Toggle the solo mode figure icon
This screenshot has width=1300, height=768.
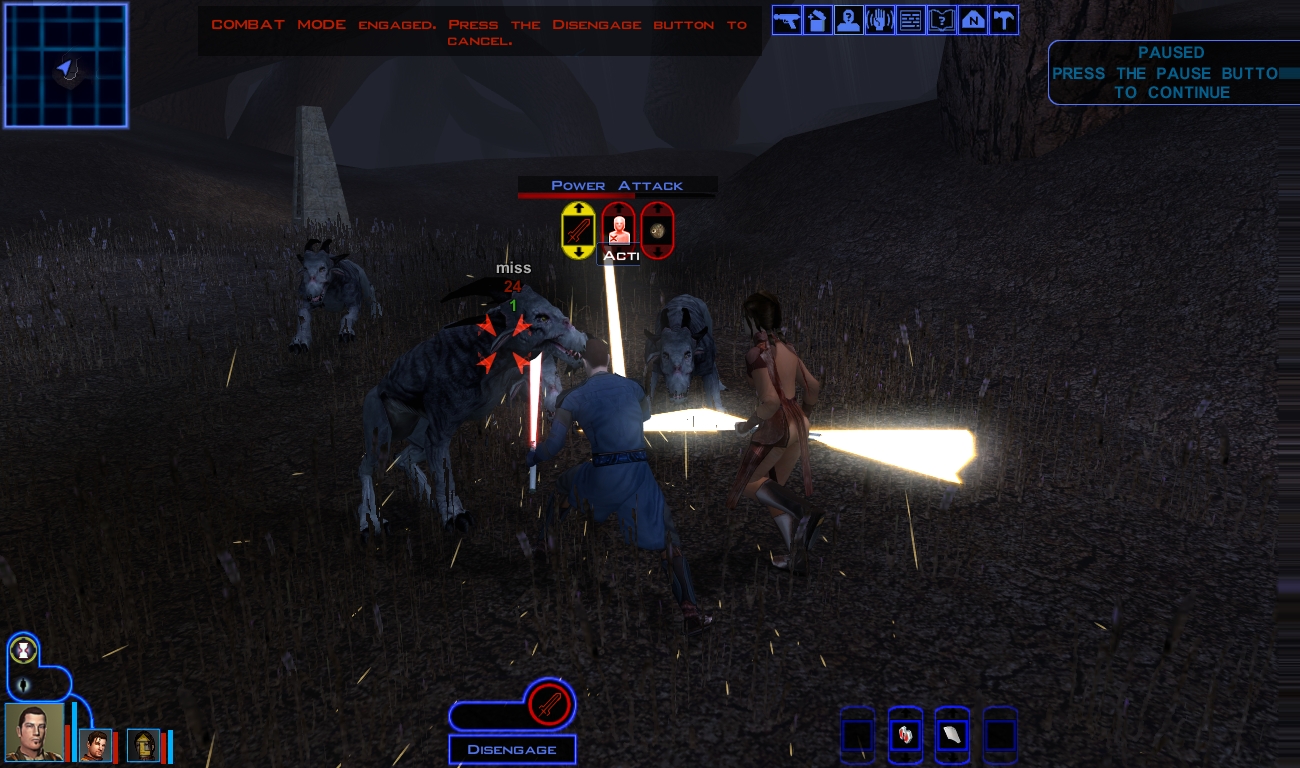[x=22, y=684]
